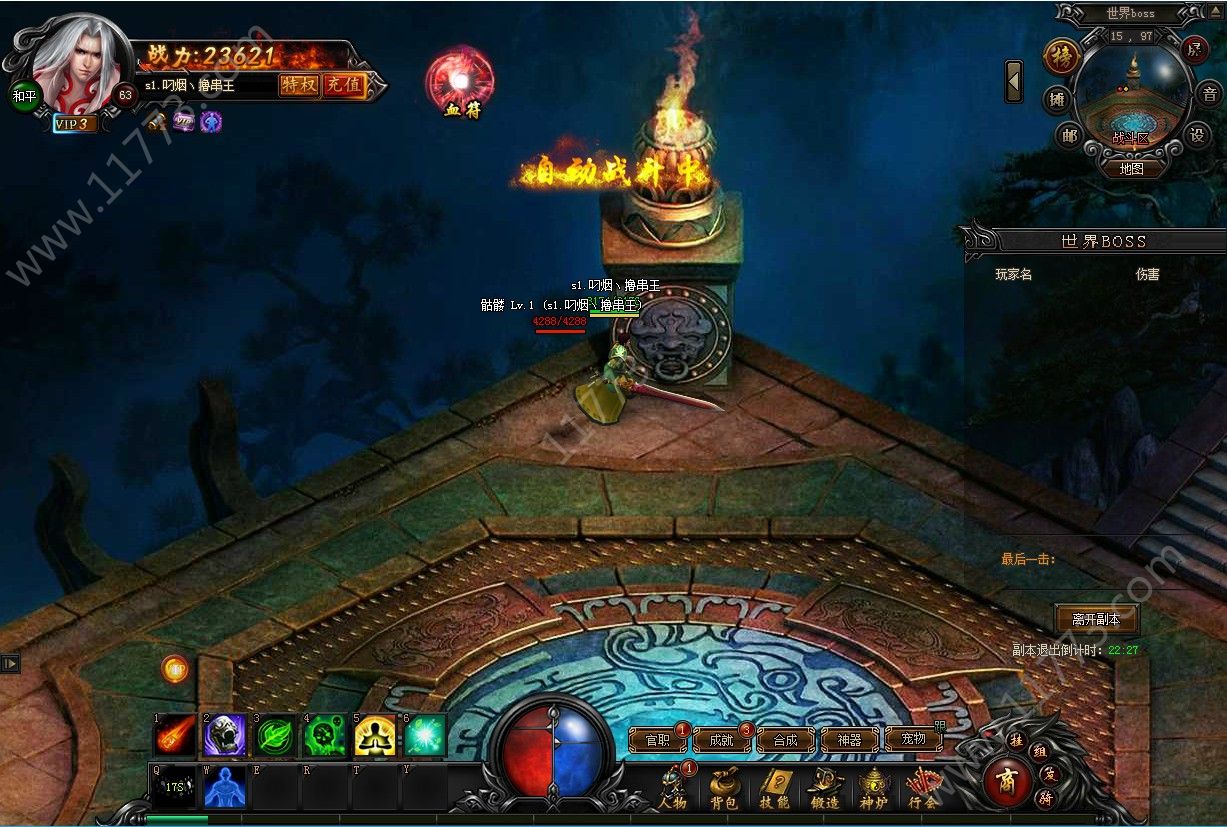Open the 神器 artifact menu
Viewport: 1227px width, 827px height.
tap(849, 740)
